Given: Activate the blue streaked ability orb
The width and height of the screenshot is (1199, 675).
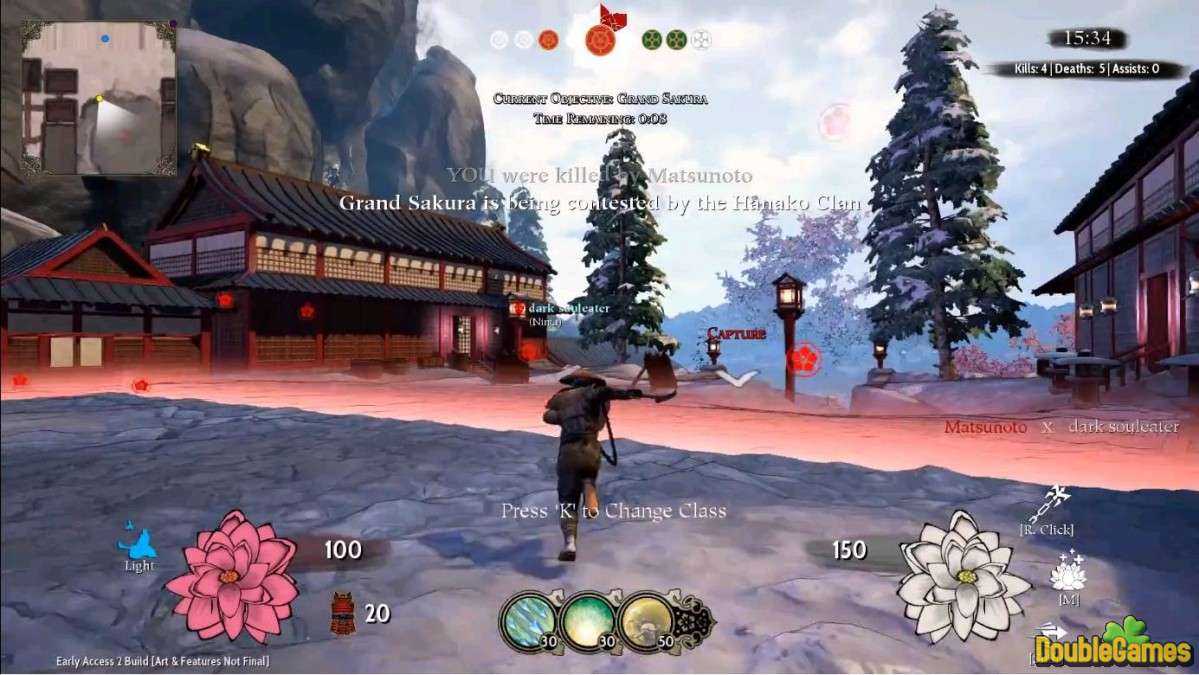Looking at the screenshot, I should (527, 619).
